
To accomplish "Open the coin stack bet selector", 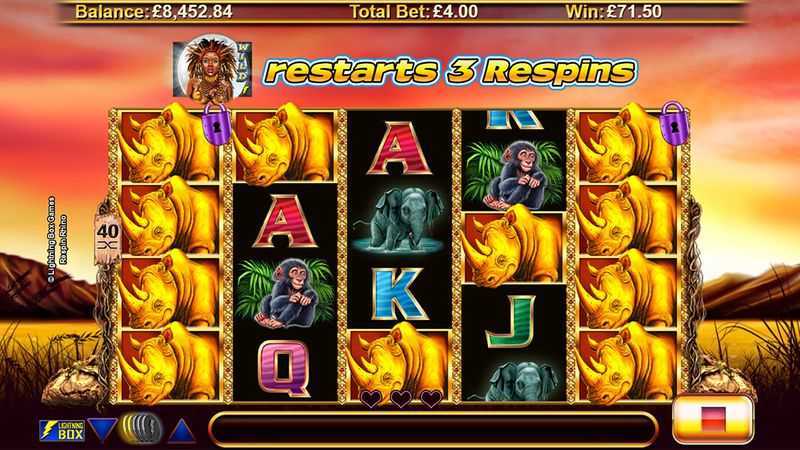I will tap(141, 429).
